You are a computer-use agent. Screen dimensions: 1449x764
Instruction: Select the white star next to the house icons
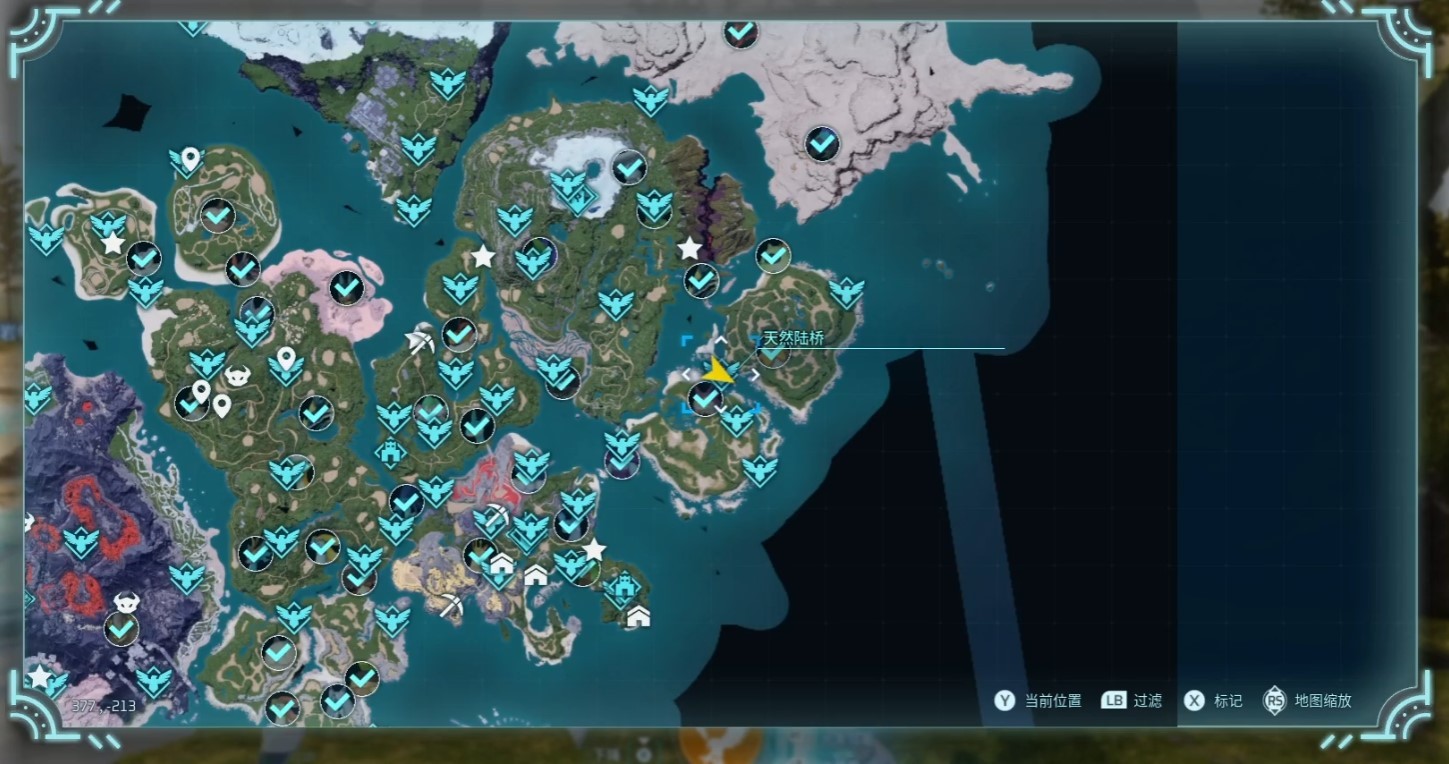[x=594, y=549]
